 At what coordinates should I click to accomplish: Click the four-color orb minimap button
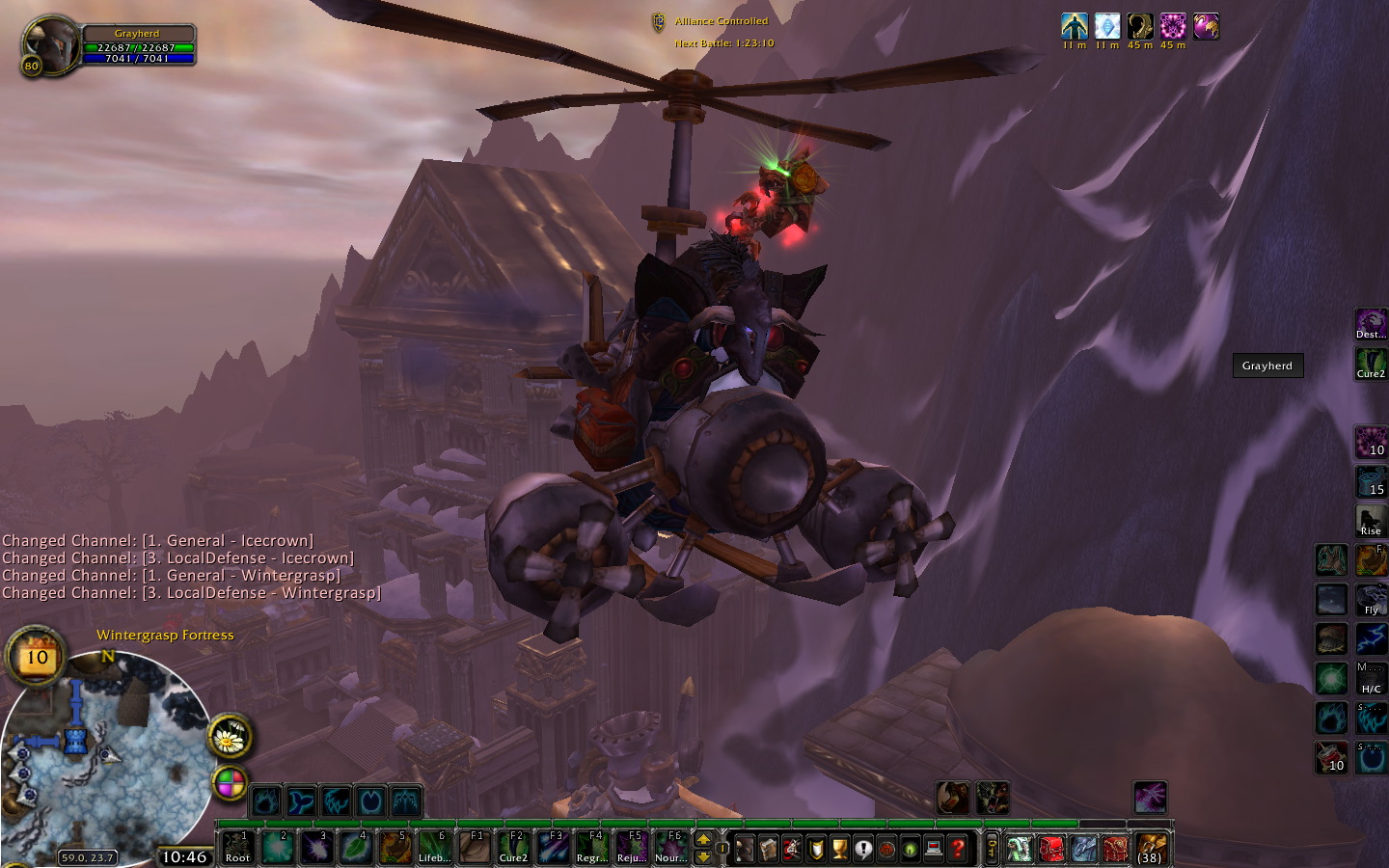pyautogui.click(x=230, y=783)
